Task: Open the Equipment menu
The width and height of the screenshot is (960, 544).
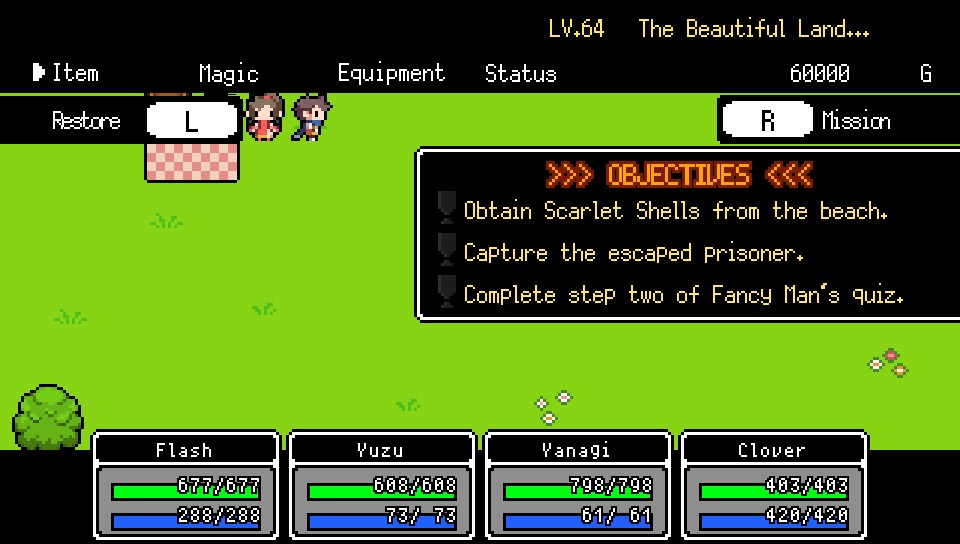Action: pos(391,73)
